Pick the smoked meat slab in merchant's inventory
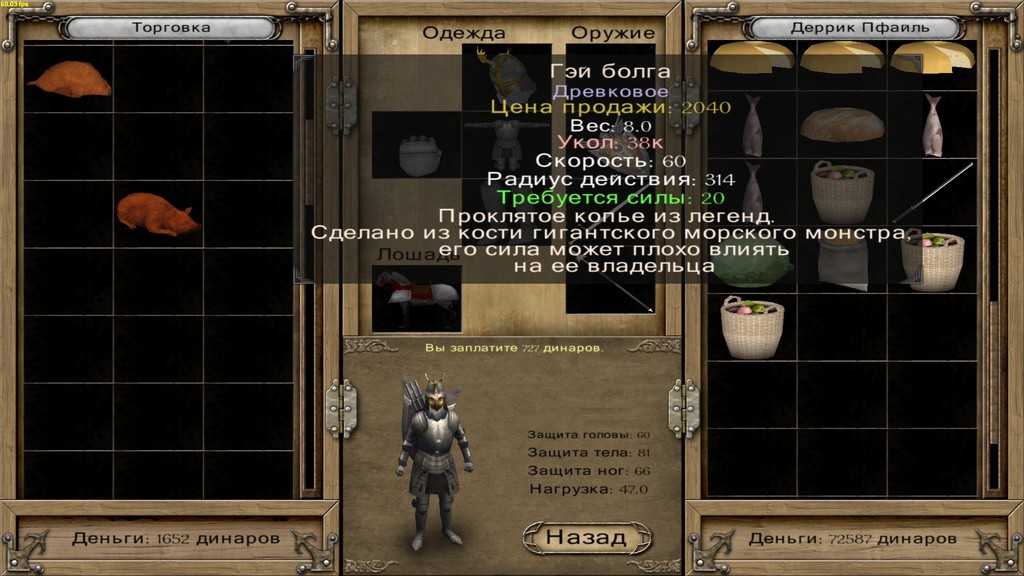This screenshot has height=576, width=1024. click(68, 78)
